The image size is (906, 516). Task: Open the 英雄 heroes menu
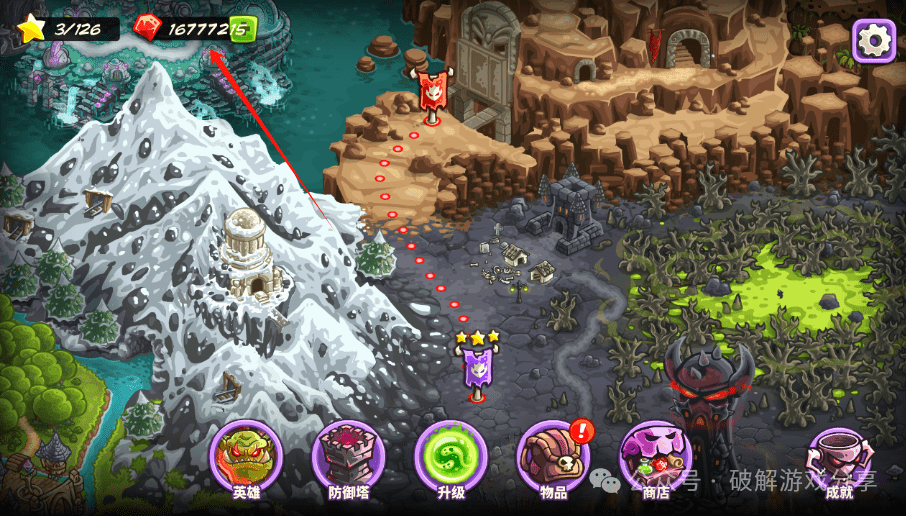click(x=246, y=459)
